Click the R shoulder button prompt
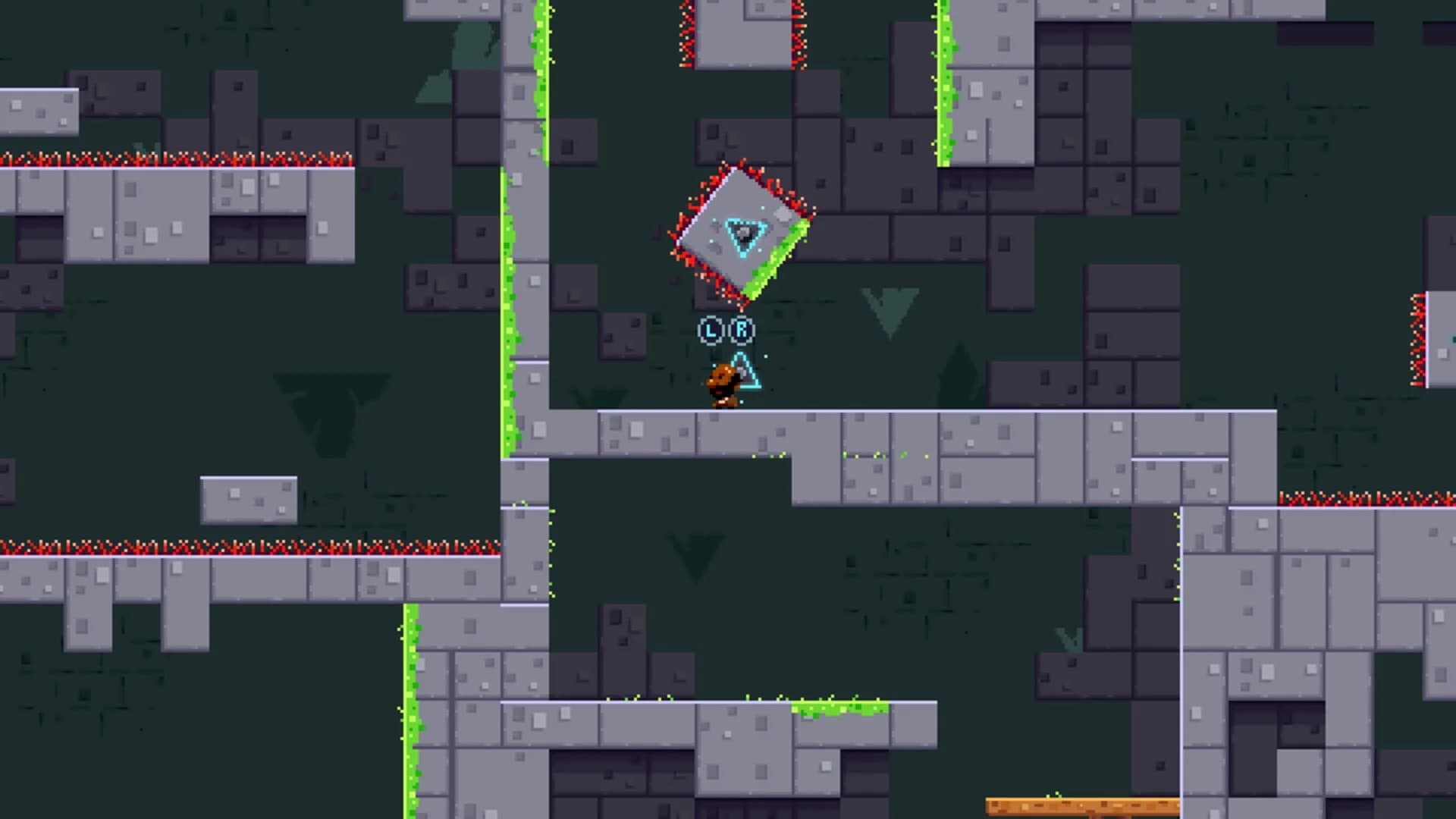The width and height of the screenshot is (1456, 819). pos(742,329)
